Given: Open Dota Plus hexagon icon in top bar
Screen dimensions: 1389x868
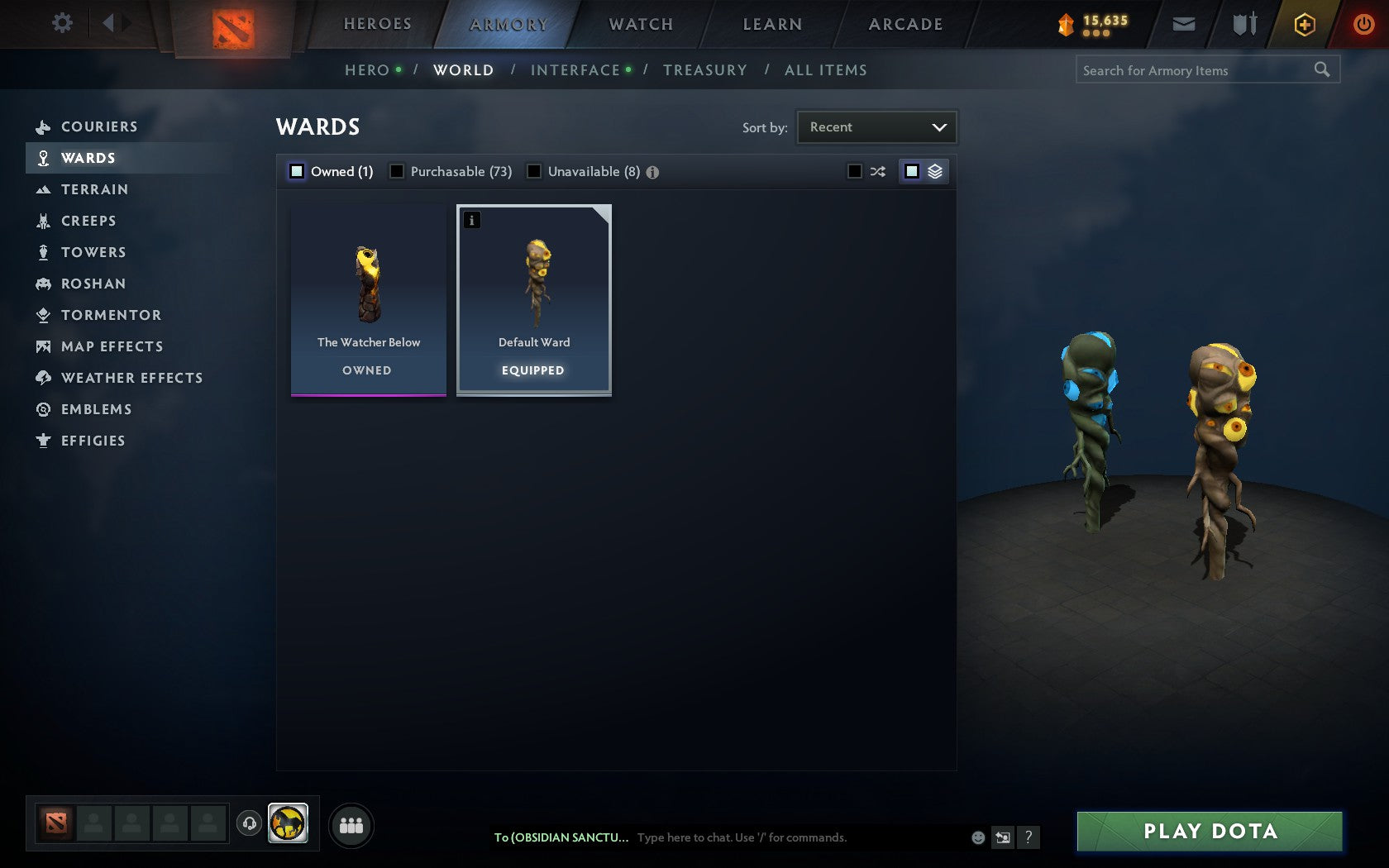Looking at the screenshot, I should tap(1305, 24).
